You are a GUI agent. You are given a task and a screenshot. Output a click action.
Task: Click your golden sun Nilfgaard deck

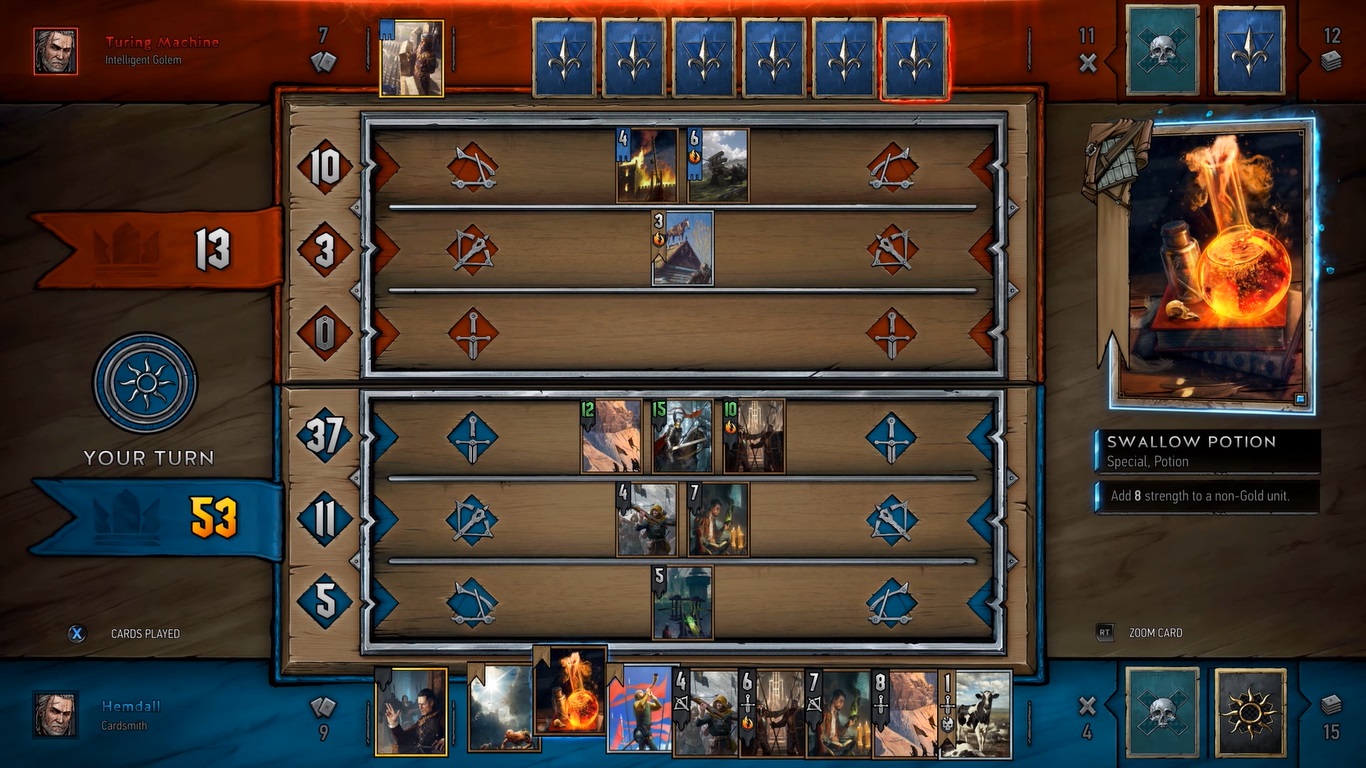(1249, 713)
